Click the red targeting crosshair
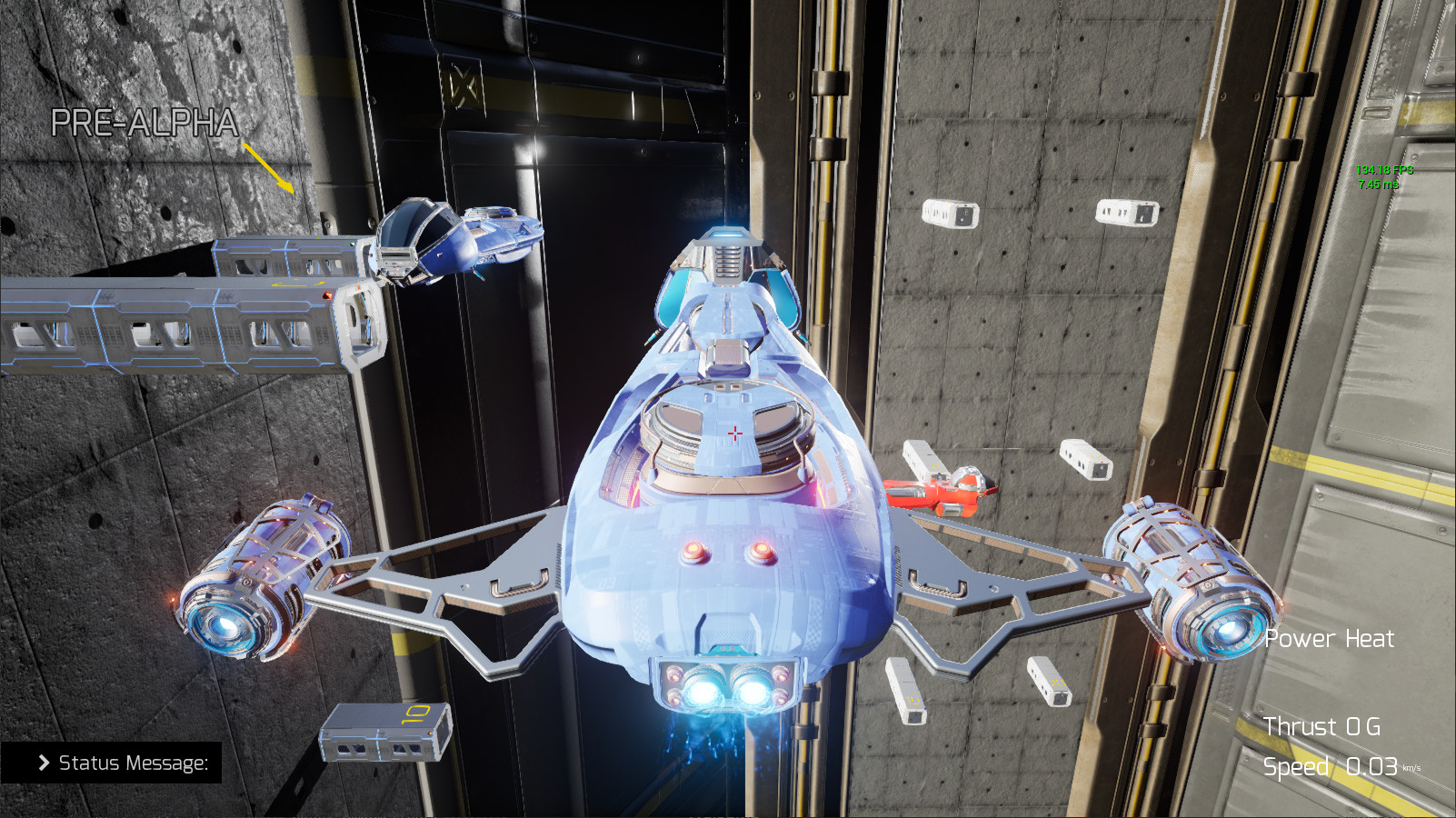Image resolution: width=1456 pixels, height=818 pixels. tap(734, 434)
